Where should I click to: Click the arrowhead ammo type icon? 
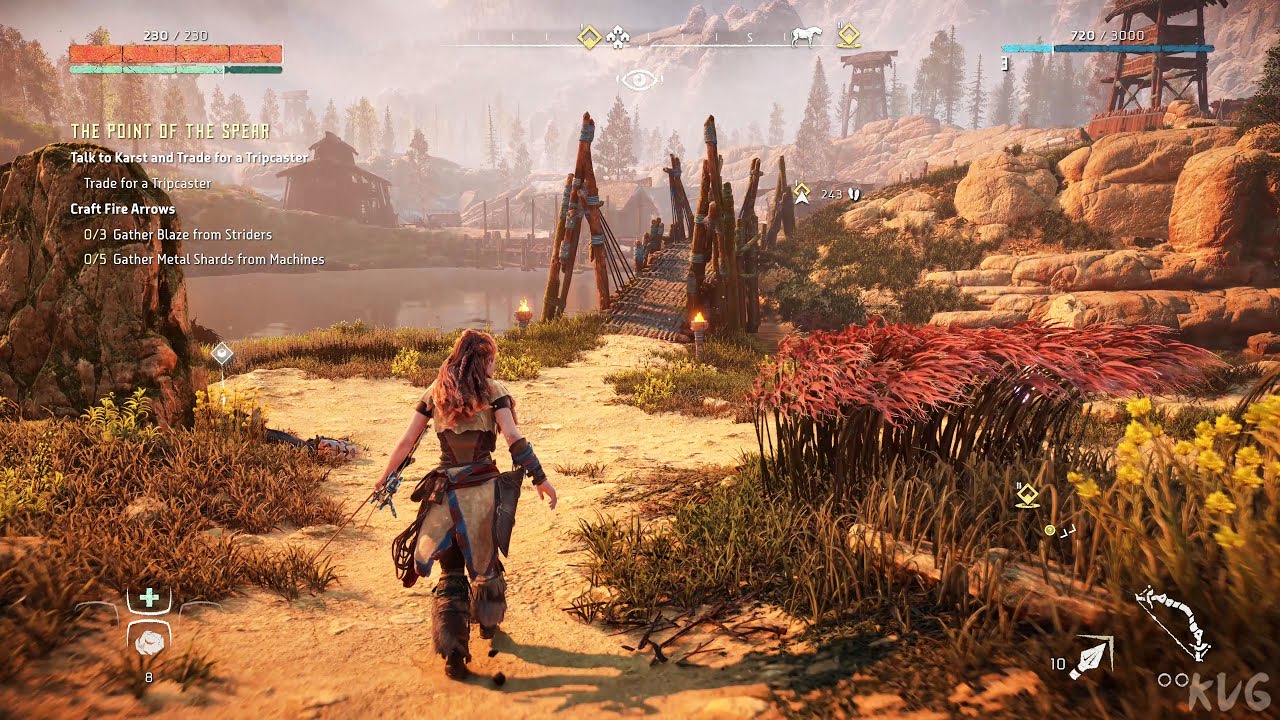1089,658
